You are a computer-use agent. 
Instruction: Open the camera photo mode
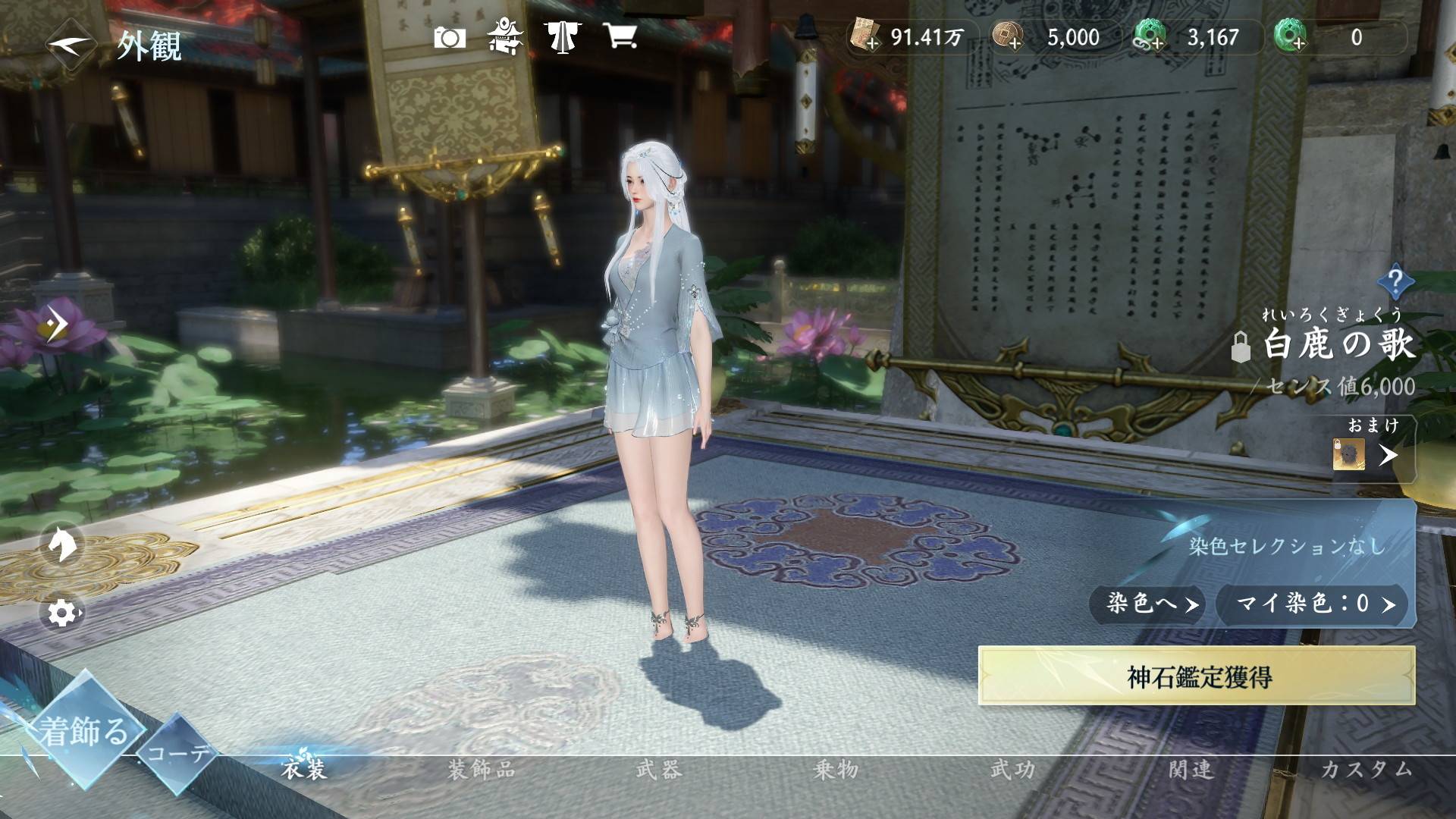[x=449, y=37]
